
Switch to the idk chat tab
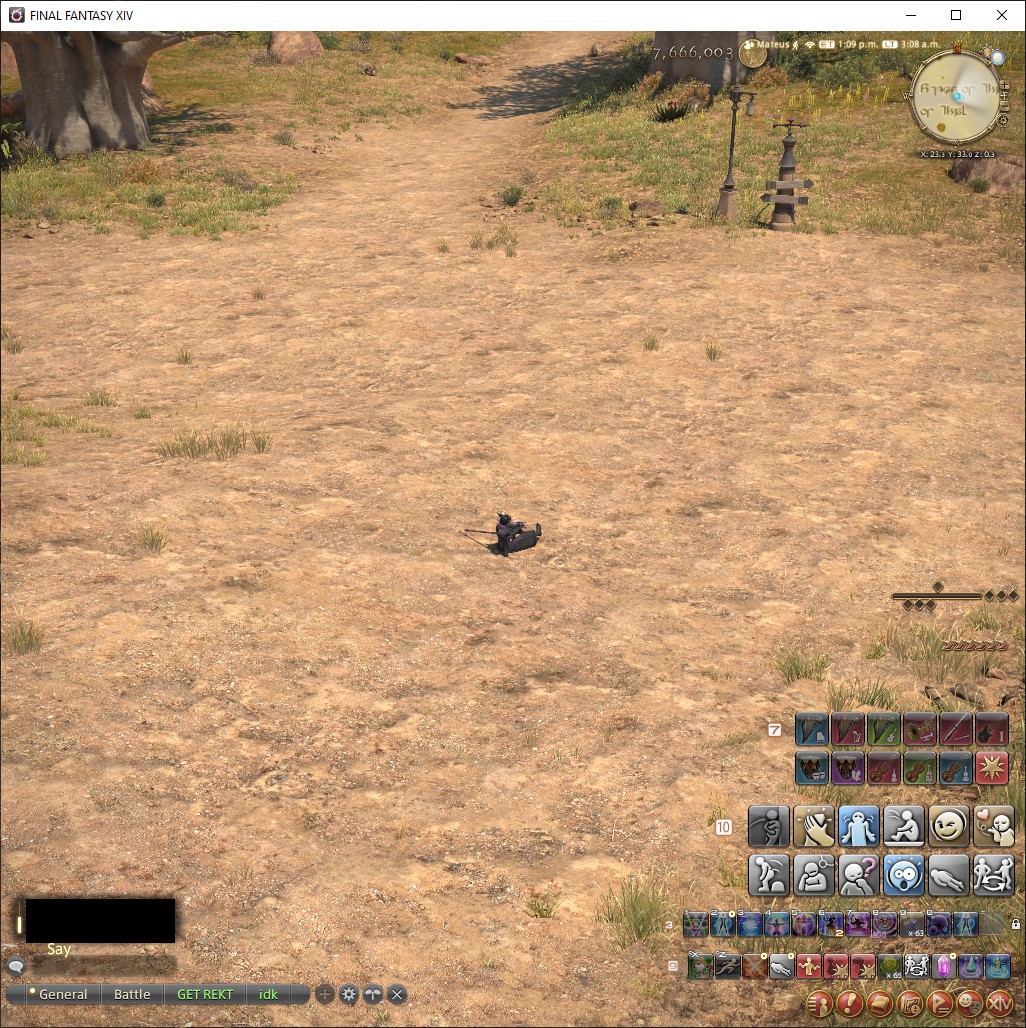coord(268,994)
